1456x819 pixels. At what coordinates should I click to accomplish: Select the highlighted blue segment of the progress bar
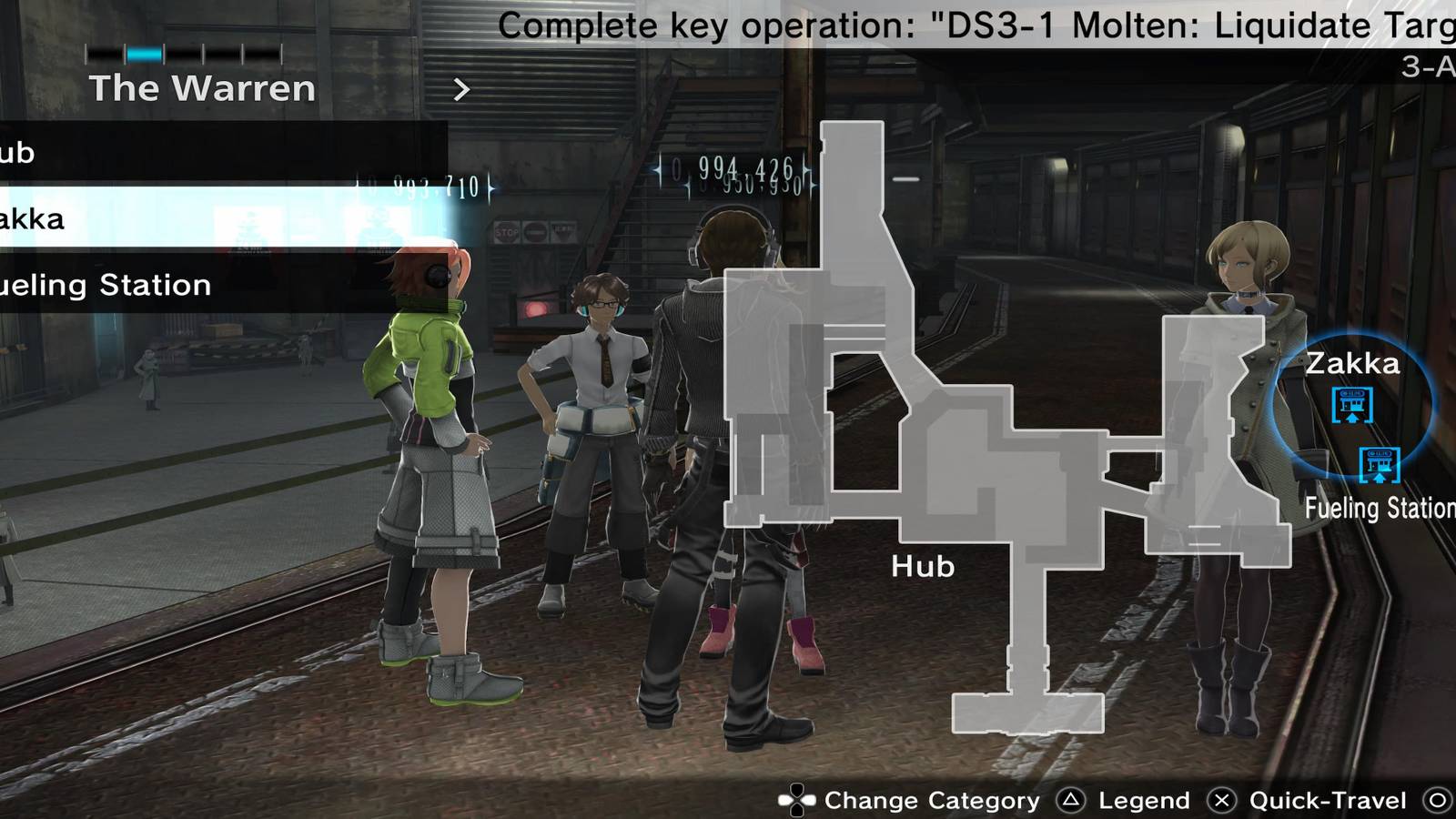[x=144, y=53]
